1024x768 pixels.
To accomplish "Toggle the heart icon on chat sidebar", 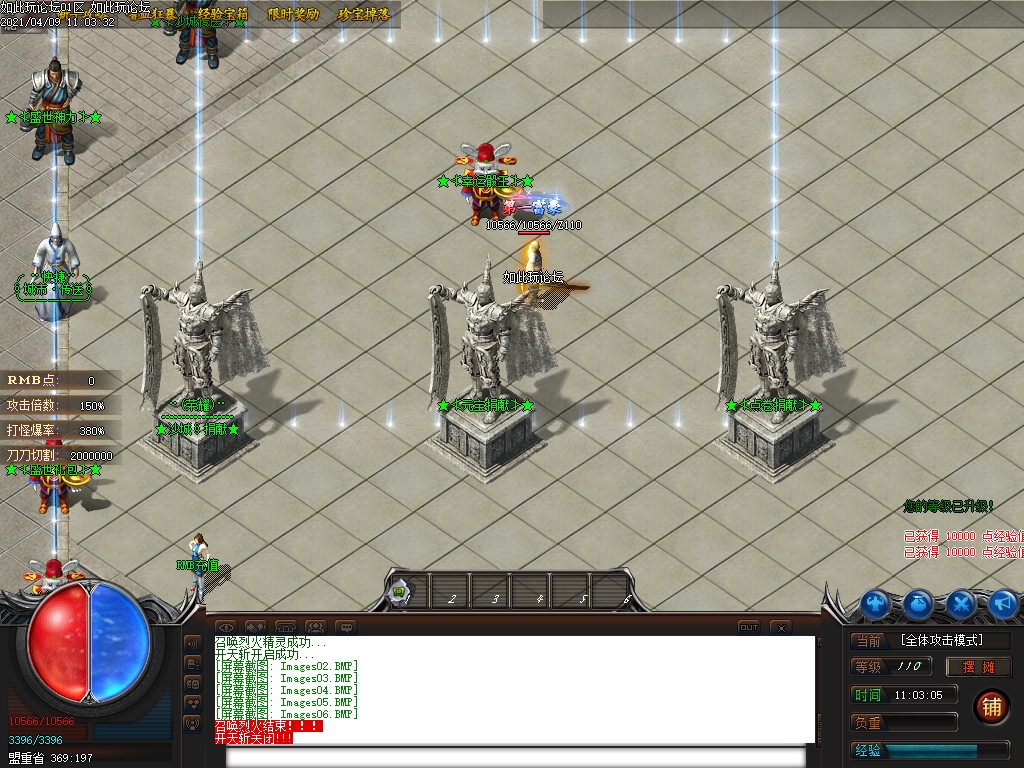I will [x=194, y=703].
